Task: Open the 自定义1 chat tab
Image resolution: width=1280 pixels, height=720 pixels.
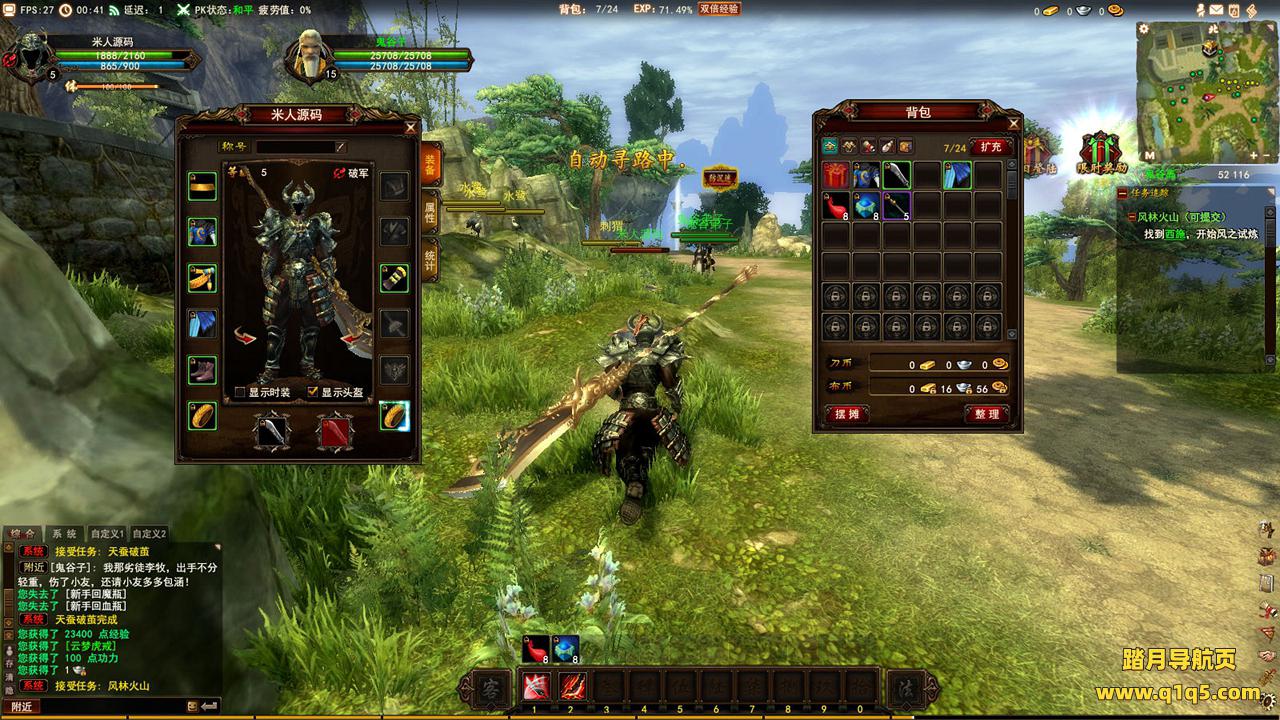Action: tap(107, 534)
